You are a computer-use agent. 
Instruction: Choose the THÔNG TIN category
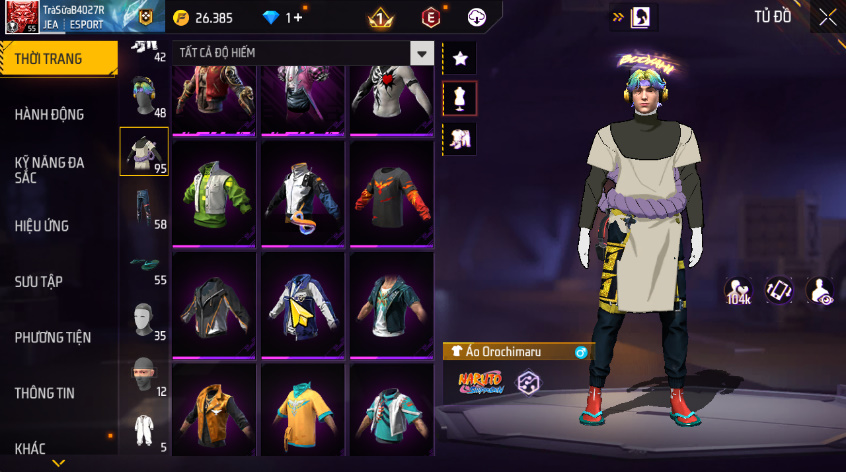click(x=45, y=393)
